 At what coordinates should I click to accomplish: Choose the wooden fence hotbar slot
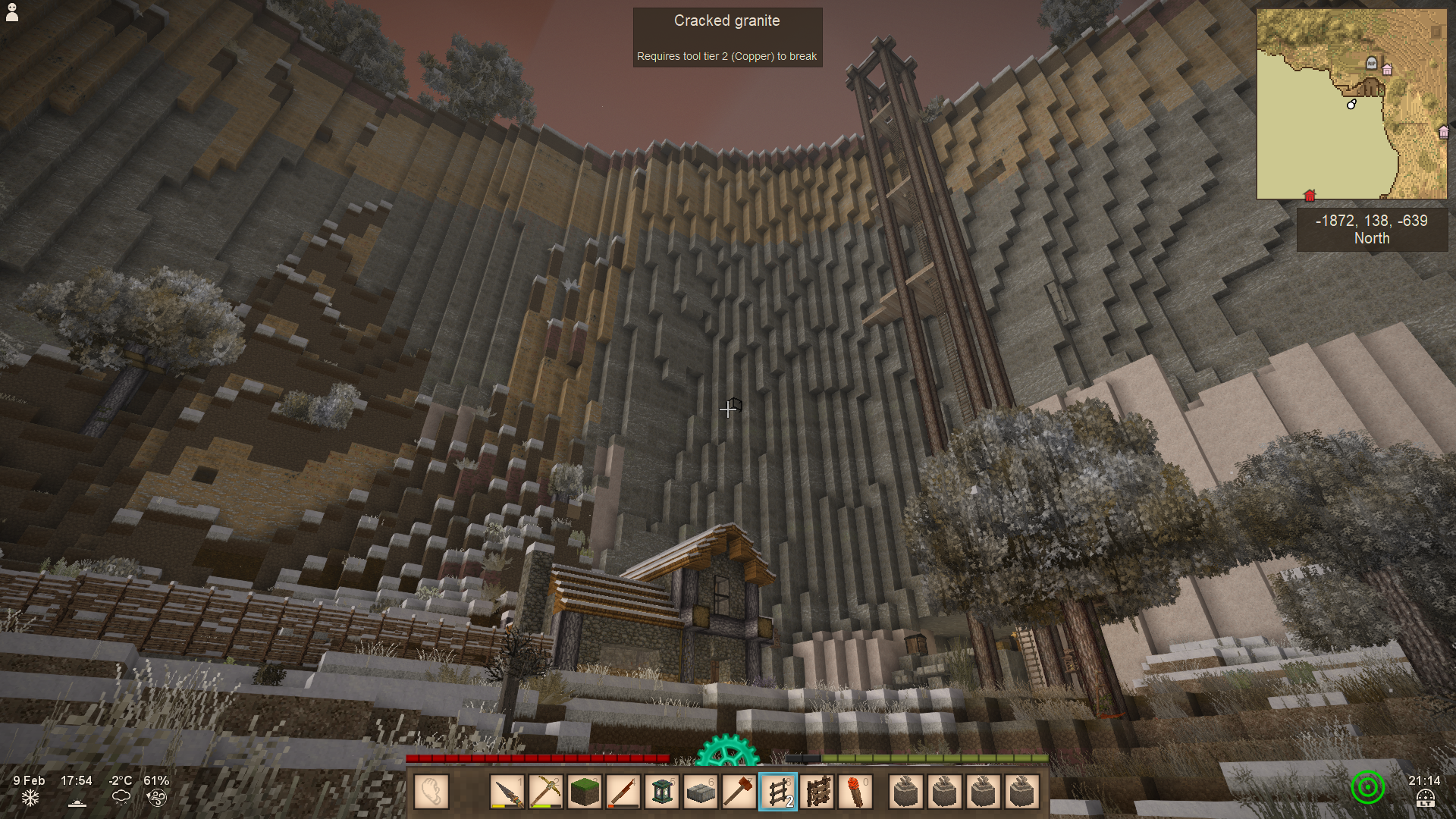pos(817,792)
